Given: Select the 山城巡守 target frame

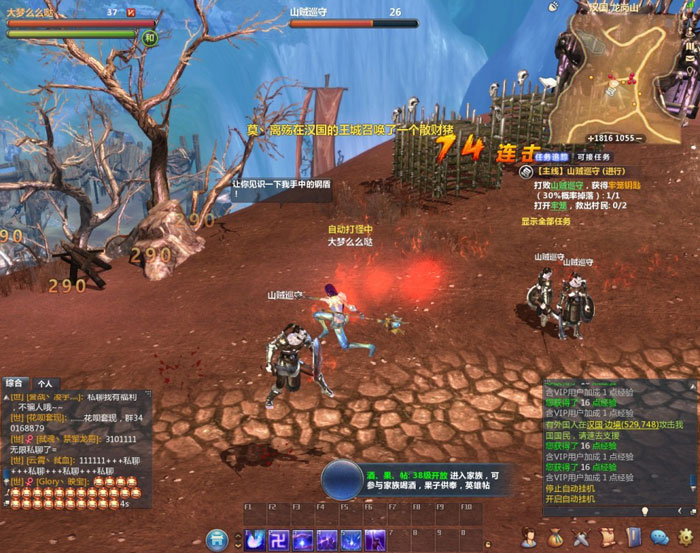Looking at the screenshot, I should pyautogui.click(x=345, y=17).
